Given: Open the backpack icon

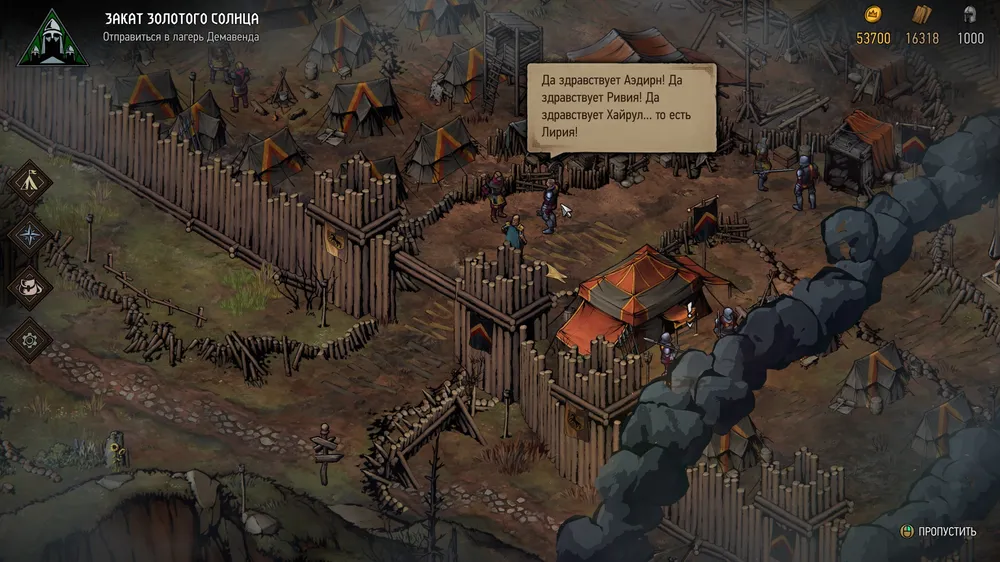Looking at the screenshot, I should tap(30, 287).
